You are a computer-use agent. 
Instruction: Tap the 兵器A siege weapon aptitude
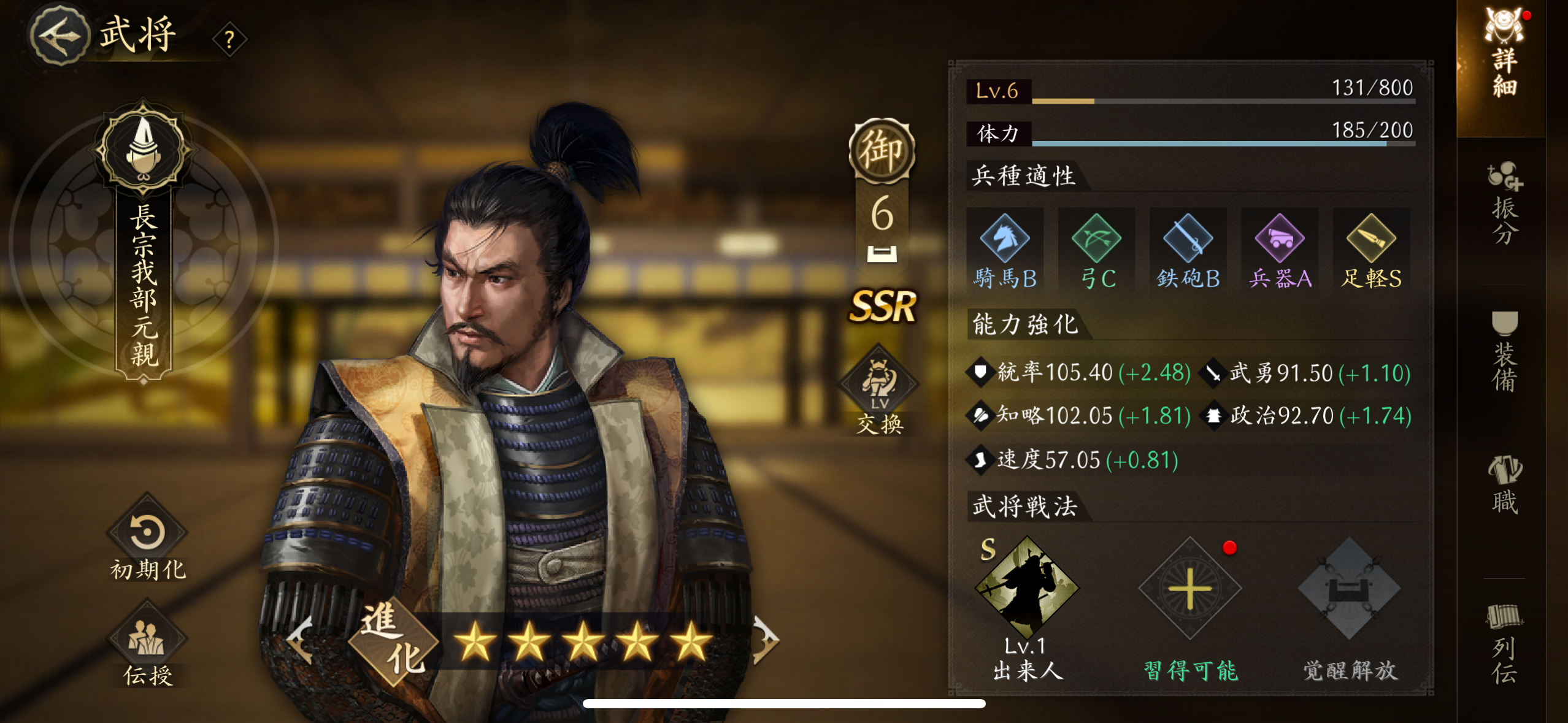[1280, 250]
